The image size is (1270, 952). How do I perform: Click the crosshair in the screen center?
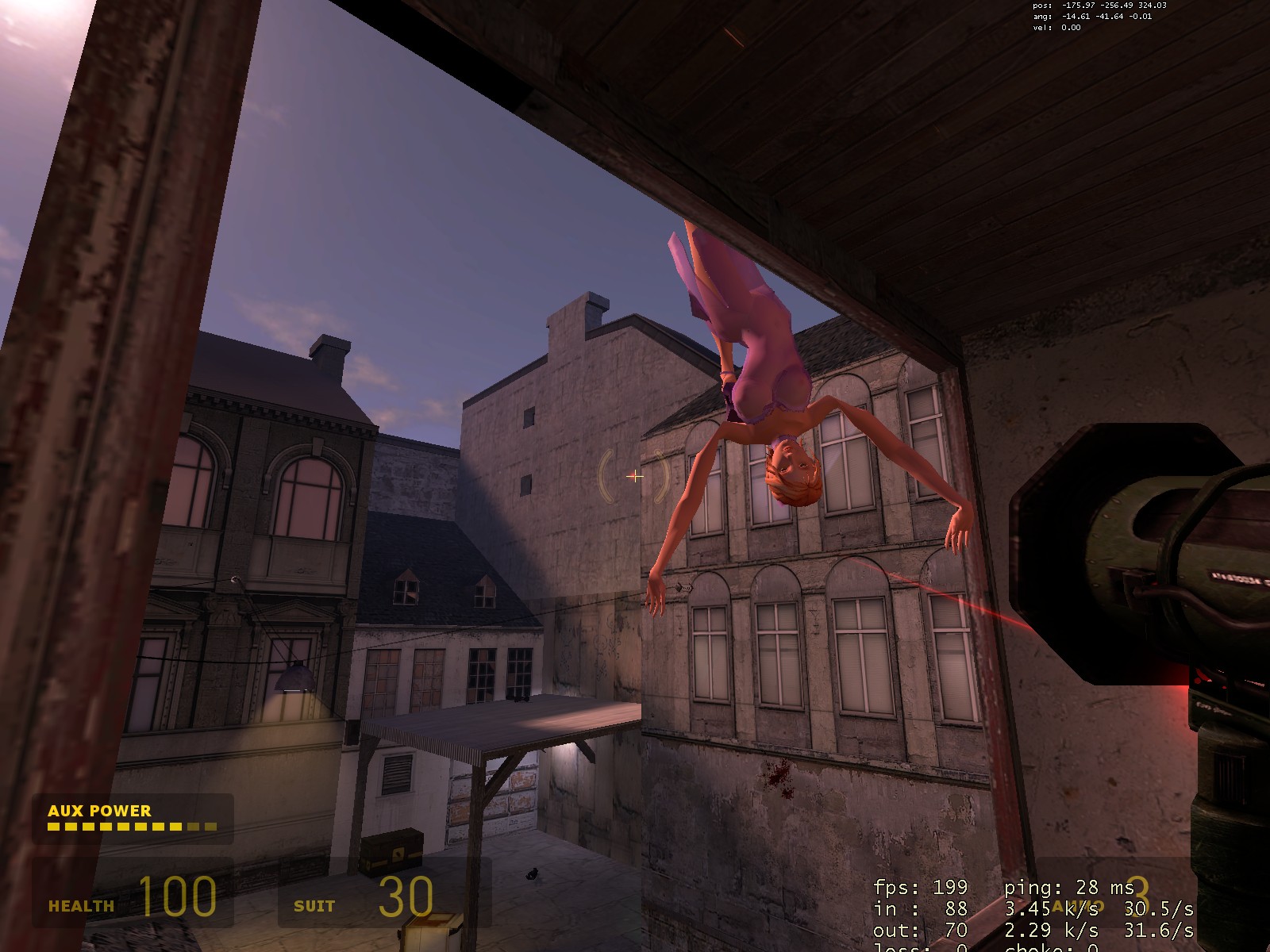click(635, 476)
